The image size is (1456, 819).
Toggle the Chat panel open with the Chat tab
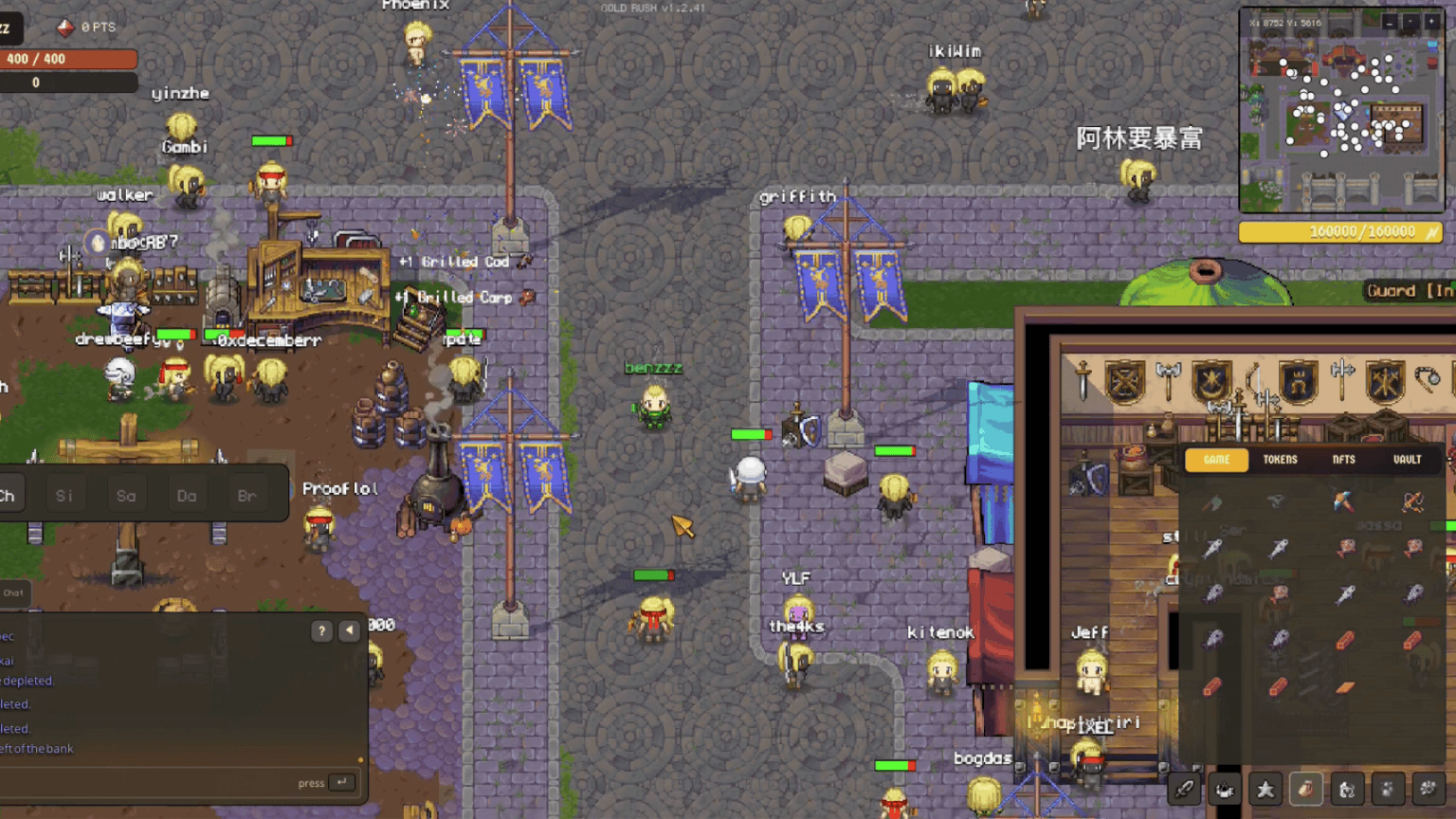(x=13, y=592)
